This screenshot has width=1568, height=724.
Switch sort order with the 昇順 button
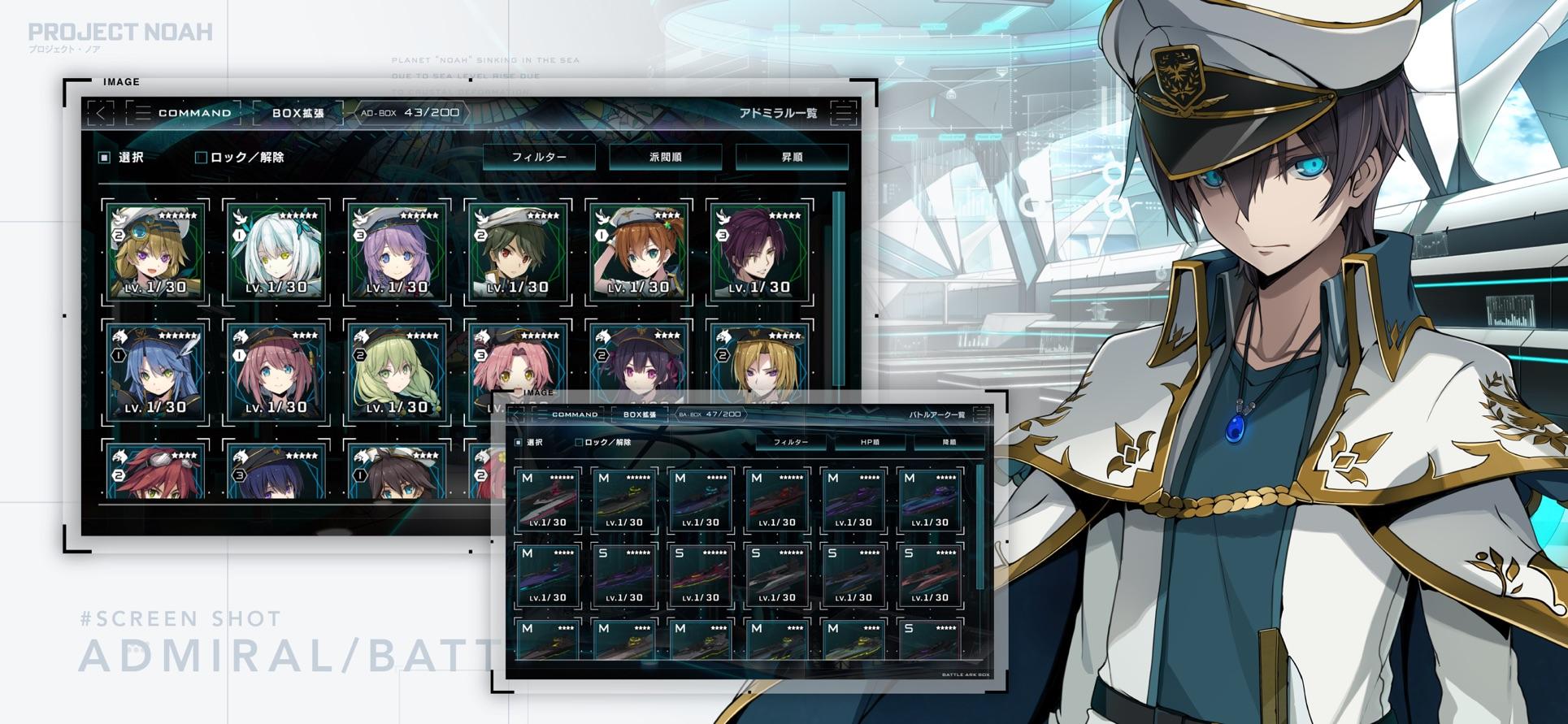(x=792, y=157)
